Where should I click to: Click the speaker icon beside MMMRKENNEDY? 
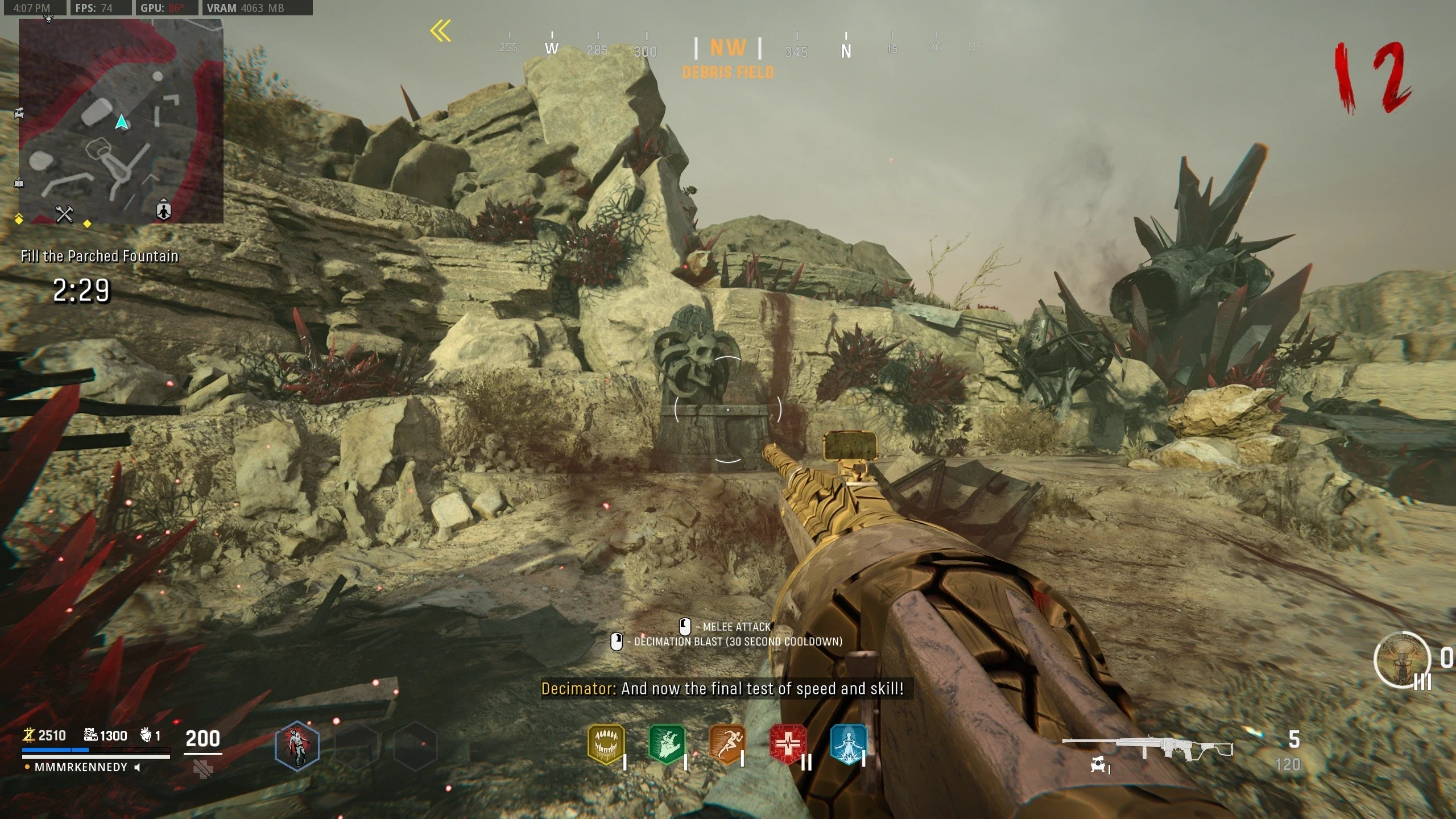137,767
